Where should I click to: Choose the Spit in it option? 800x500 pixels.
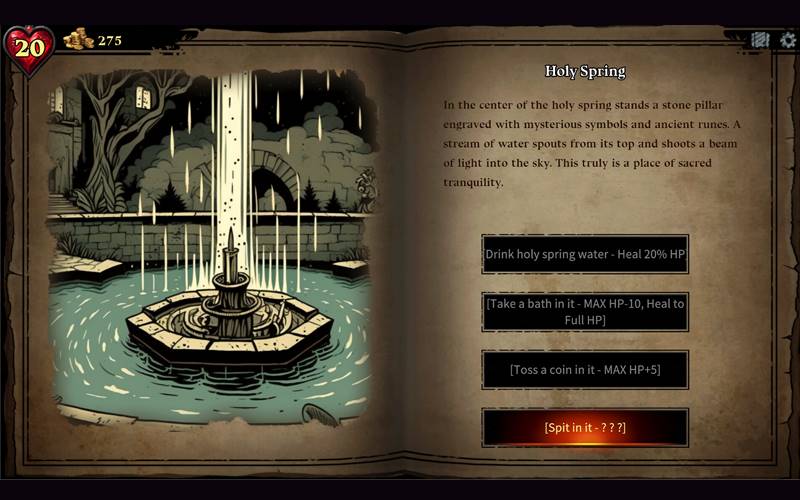coord(585,427)
